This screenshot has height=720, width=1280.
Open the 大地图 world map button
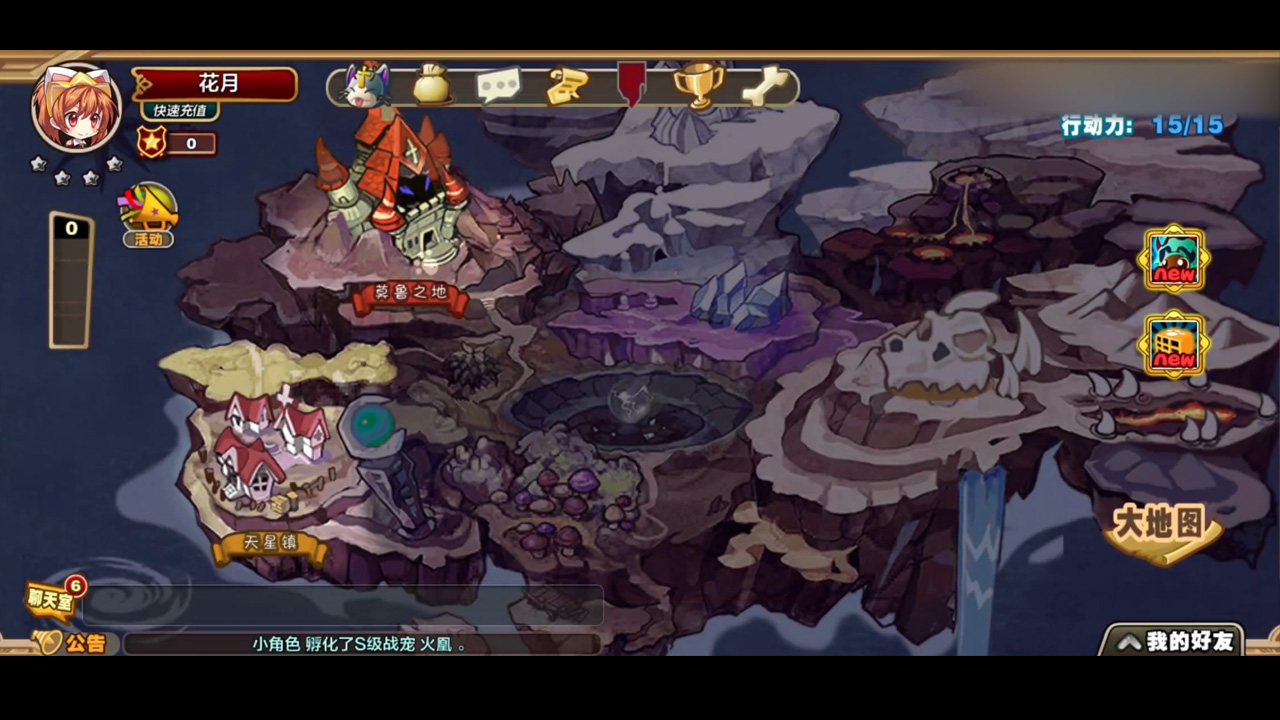(x=1160, y=525)
